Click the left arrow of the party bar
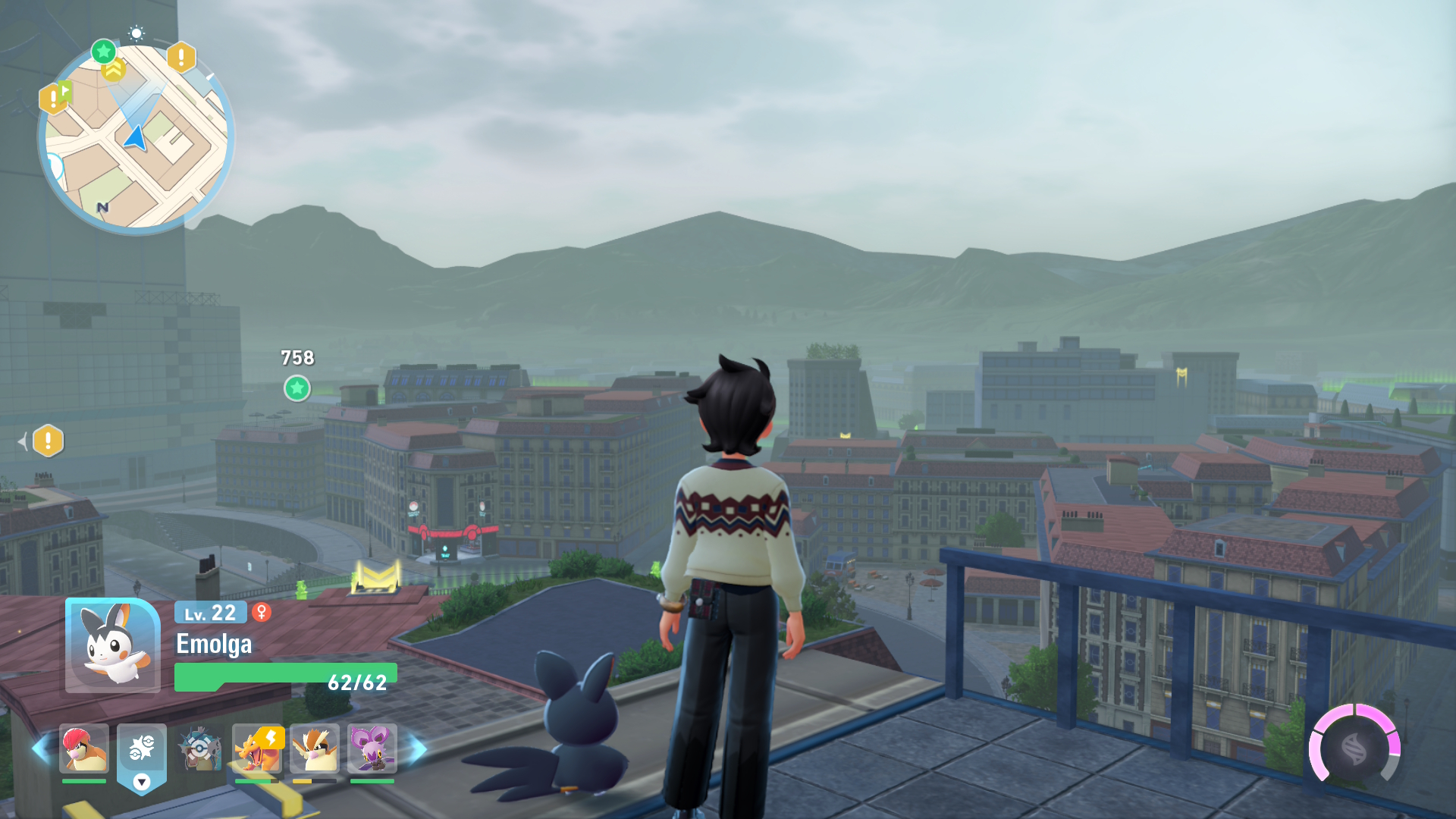 (x=40, y=748)
